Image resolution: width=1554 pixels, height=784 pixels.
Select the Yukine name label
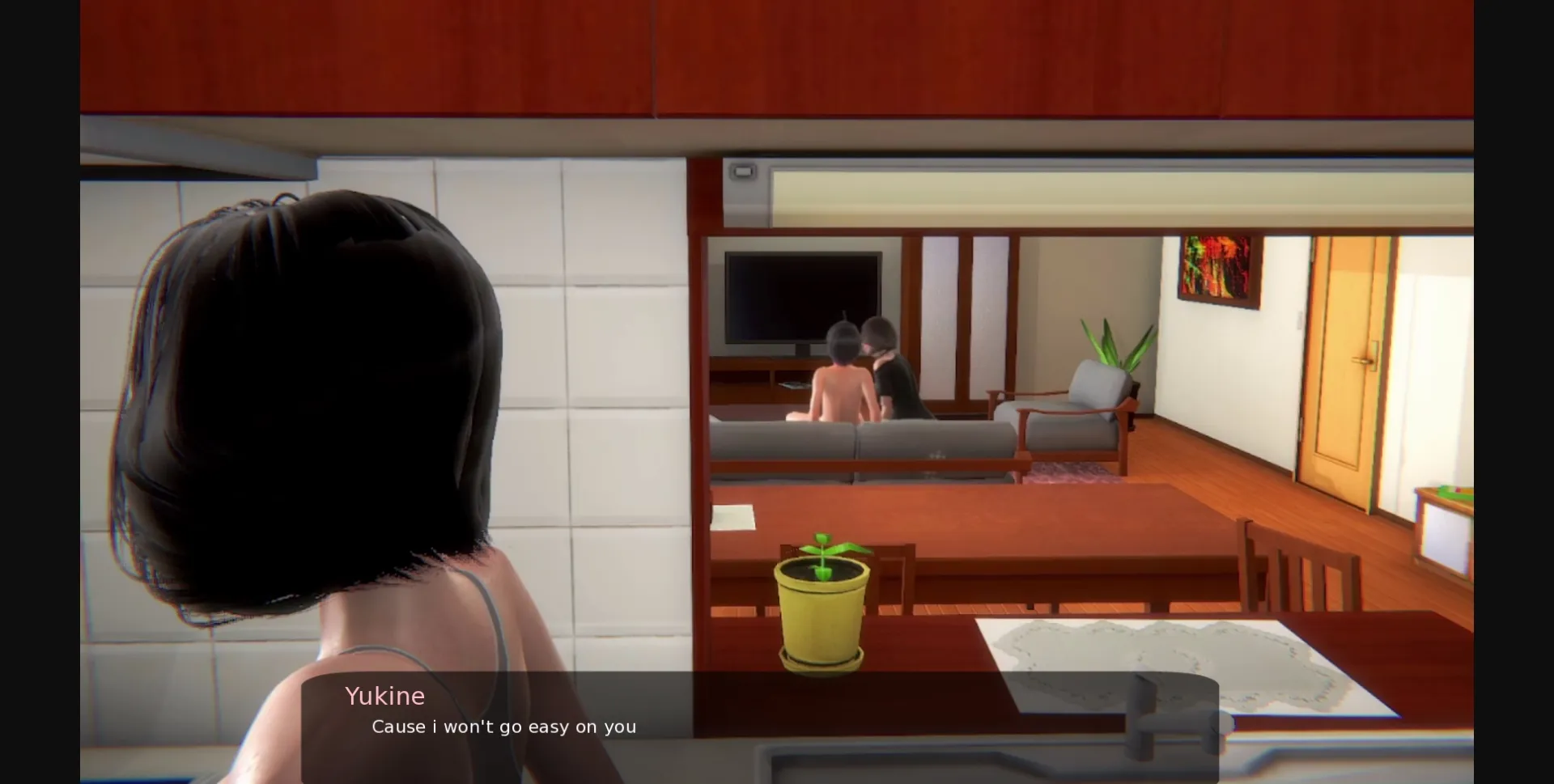coord(384,696)
